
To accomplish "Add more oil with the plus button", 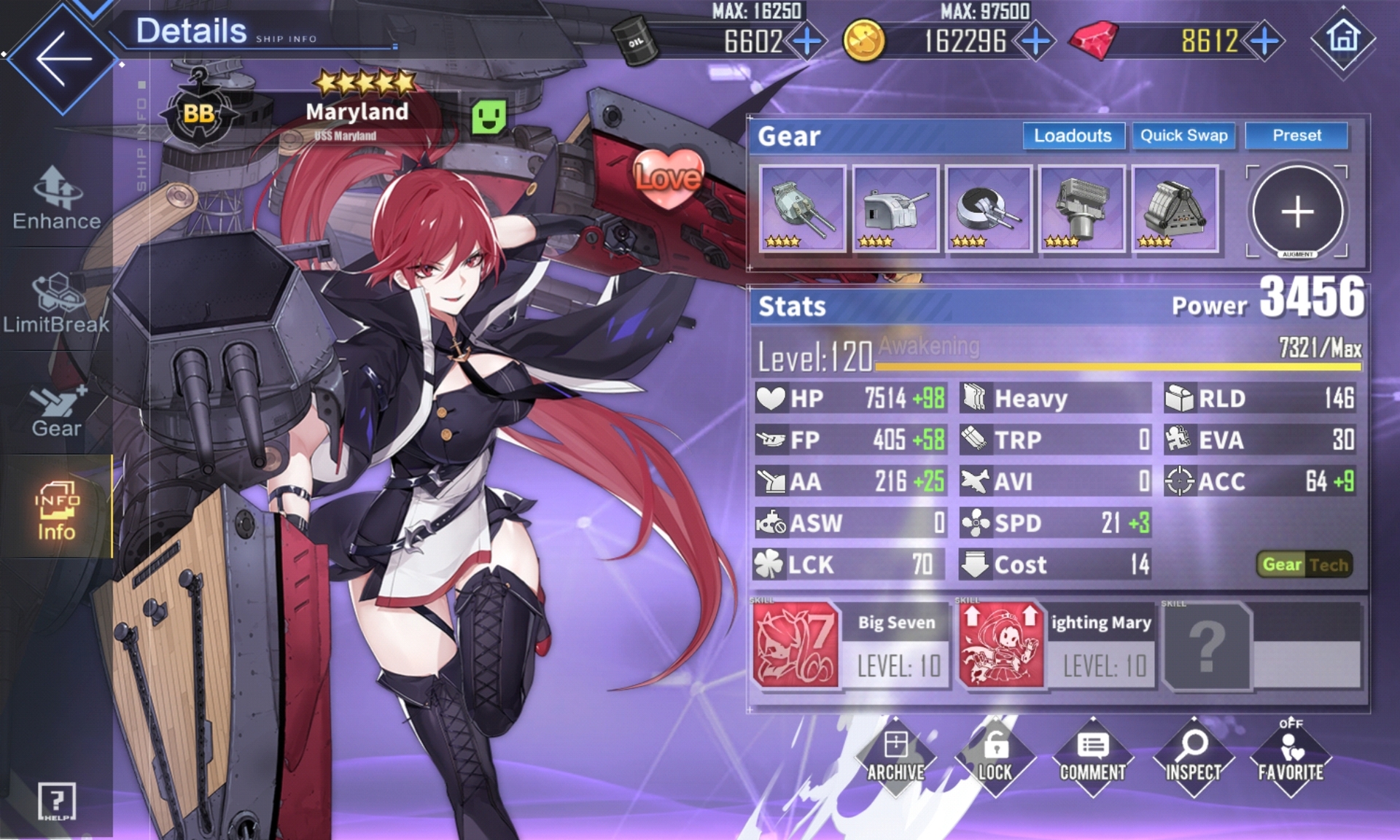I will (807, 42).
